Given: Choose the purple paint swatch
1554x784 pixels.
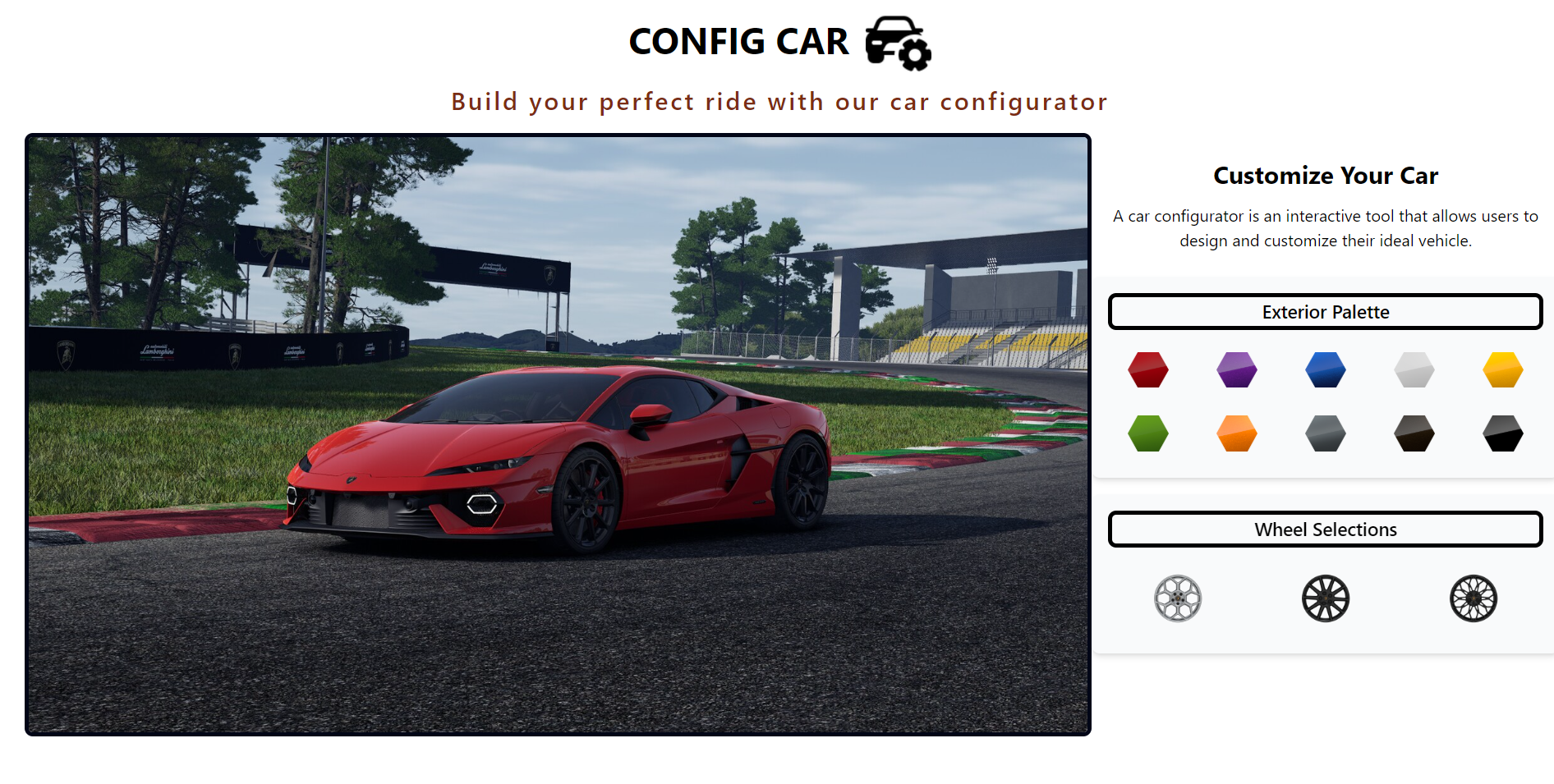Looking at the screenshot, I should 1236,369.
